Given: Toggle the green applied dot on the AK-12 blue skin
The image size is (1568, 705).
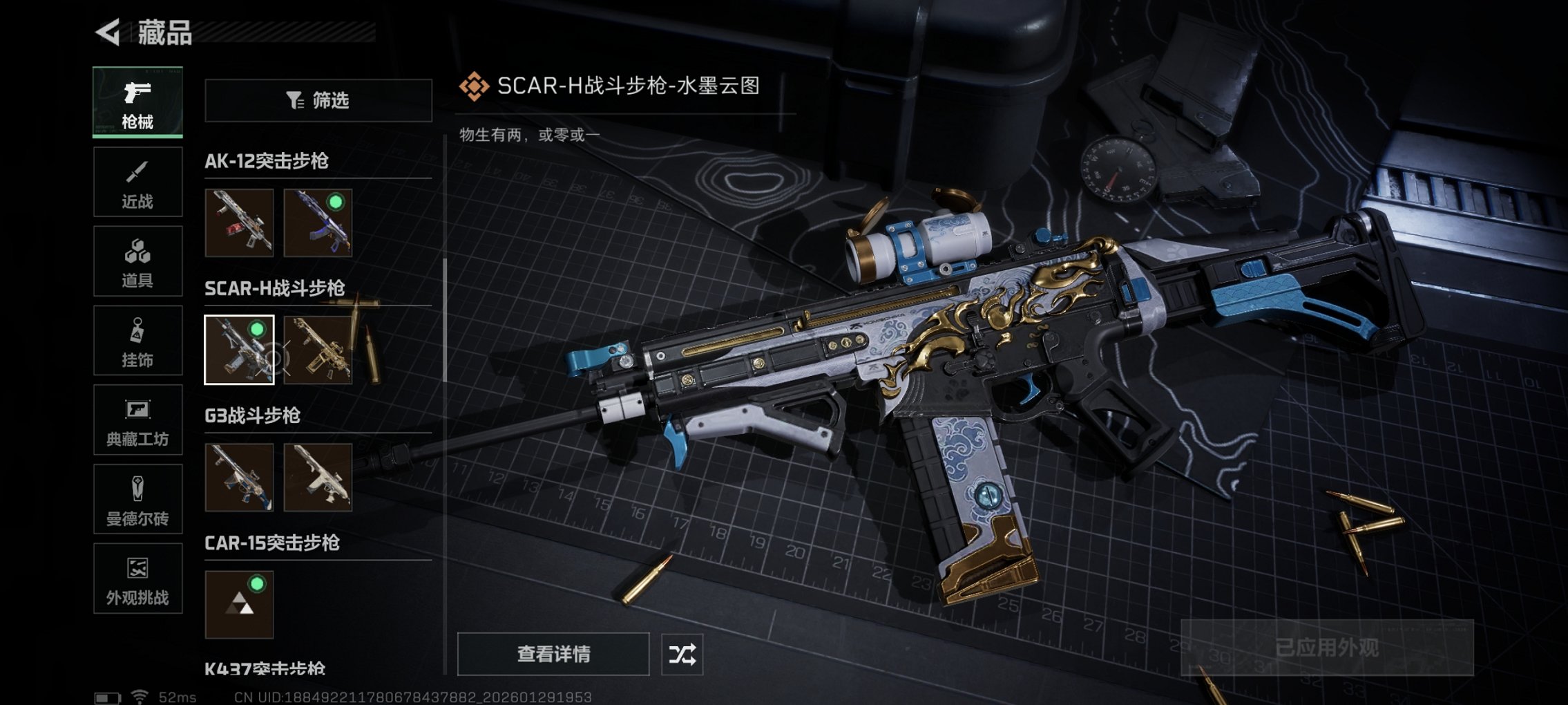Looking at the screenshot, I should point(336,203).
